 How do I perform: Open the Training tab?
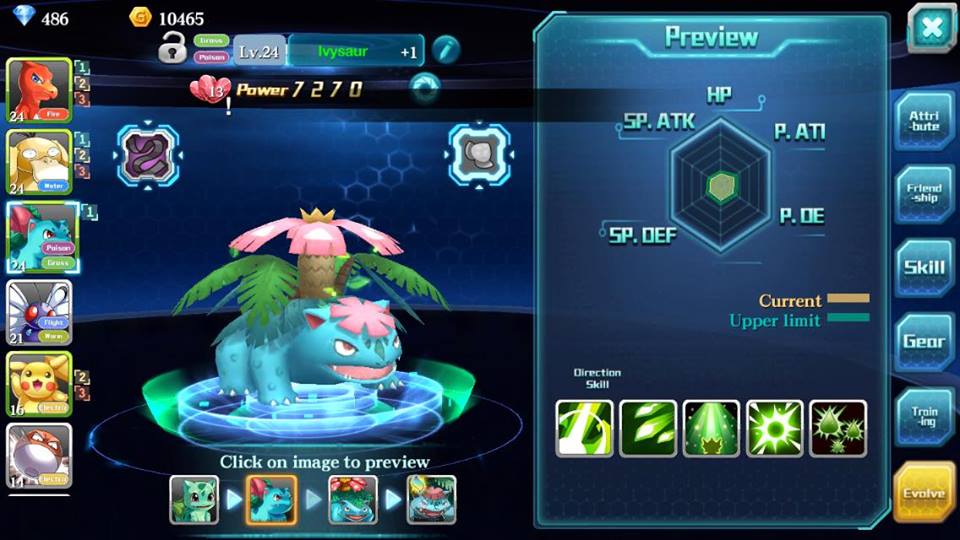[923, 416]
